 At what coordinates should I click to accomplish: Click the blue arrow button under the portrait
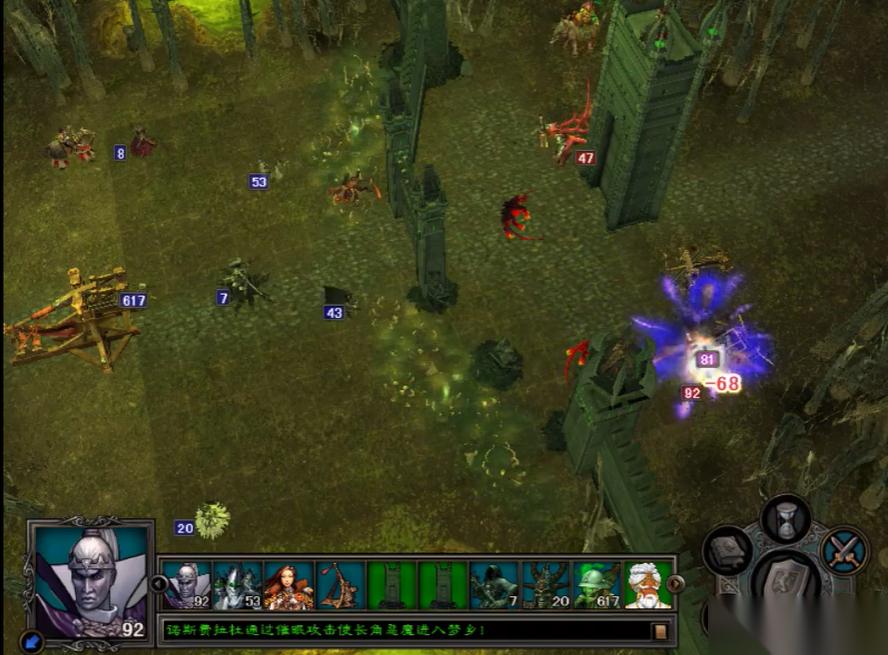[30, 640]
